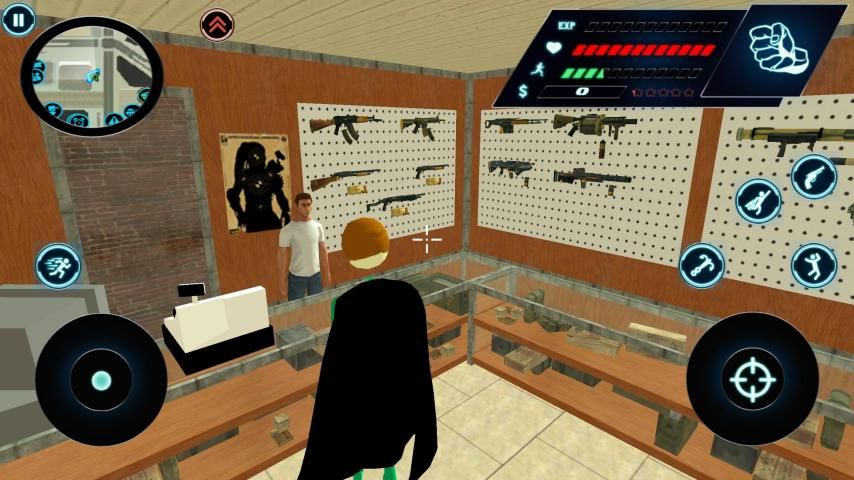
Task: Use the grappling hook rope ability
Action: coord(701,265)
